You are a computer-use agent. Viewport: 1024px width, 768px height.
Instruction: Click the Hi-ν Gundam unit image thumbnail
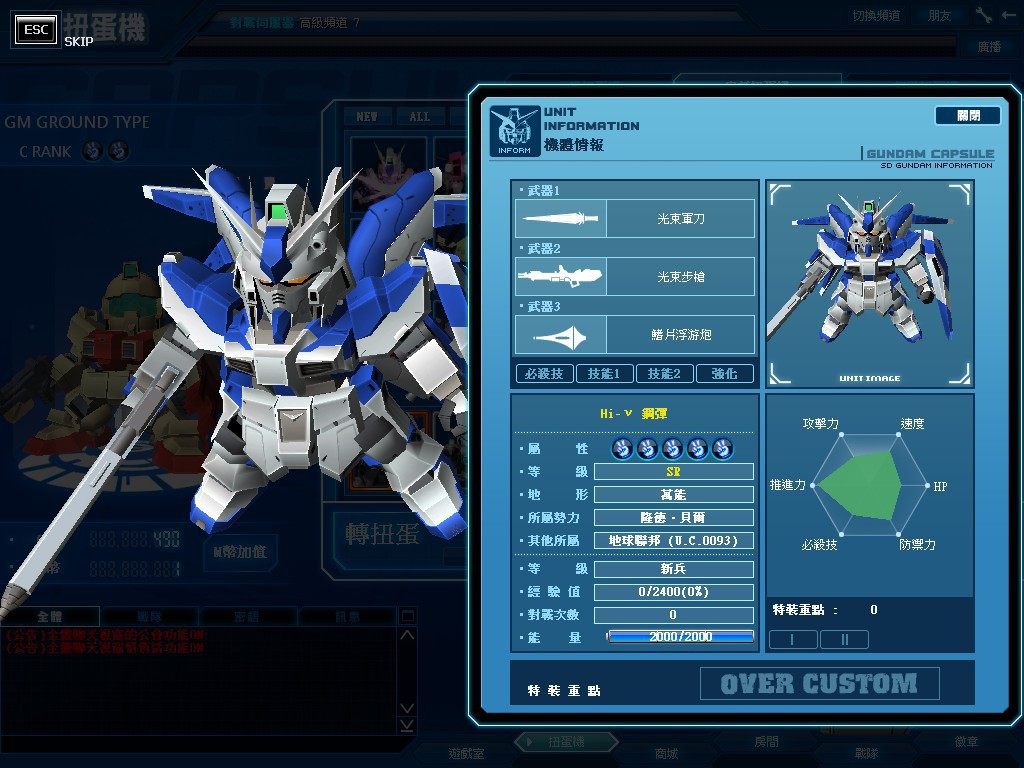click(x=869, y=283)
